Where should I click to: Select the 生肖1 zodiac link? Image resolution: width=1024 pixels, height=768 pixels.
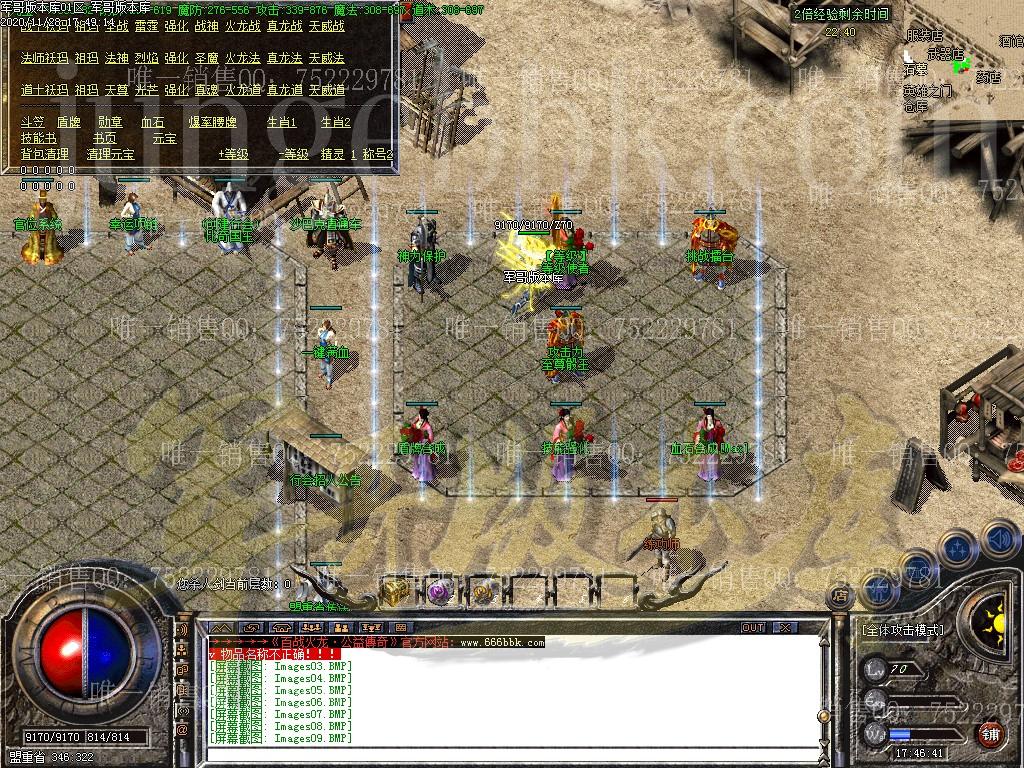coord(281,122)
